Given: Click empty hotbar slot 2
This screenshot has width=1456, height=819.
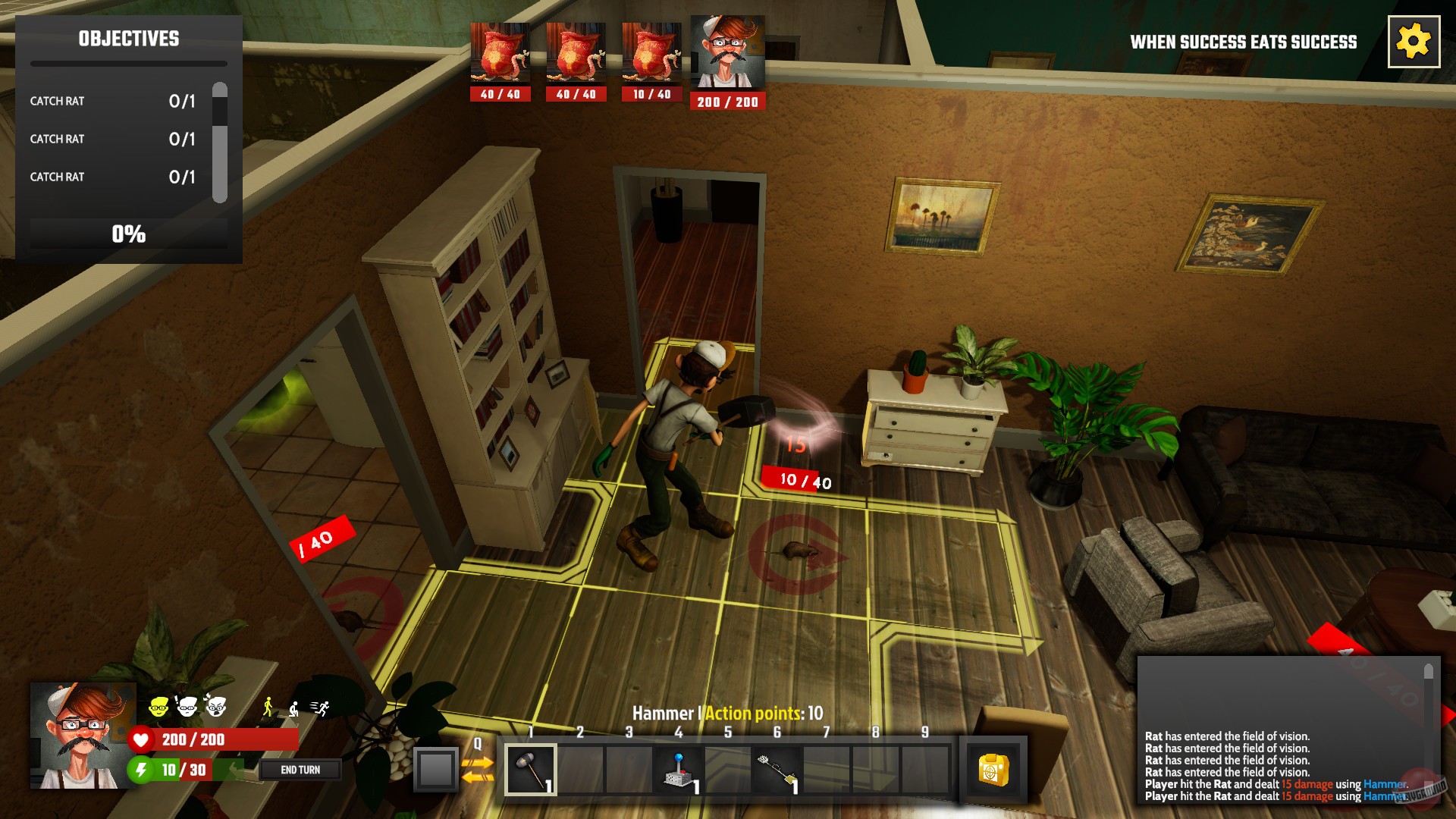Looking at the screenshot, I should (580, 767).
